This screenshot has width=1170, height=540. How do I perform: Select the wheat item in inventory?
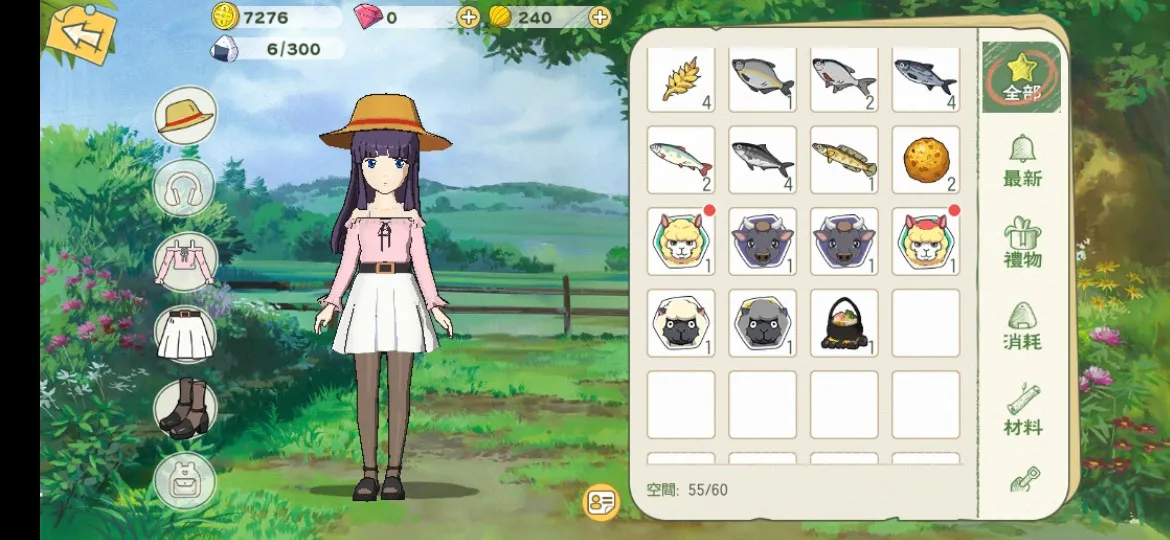pos(681,80)
